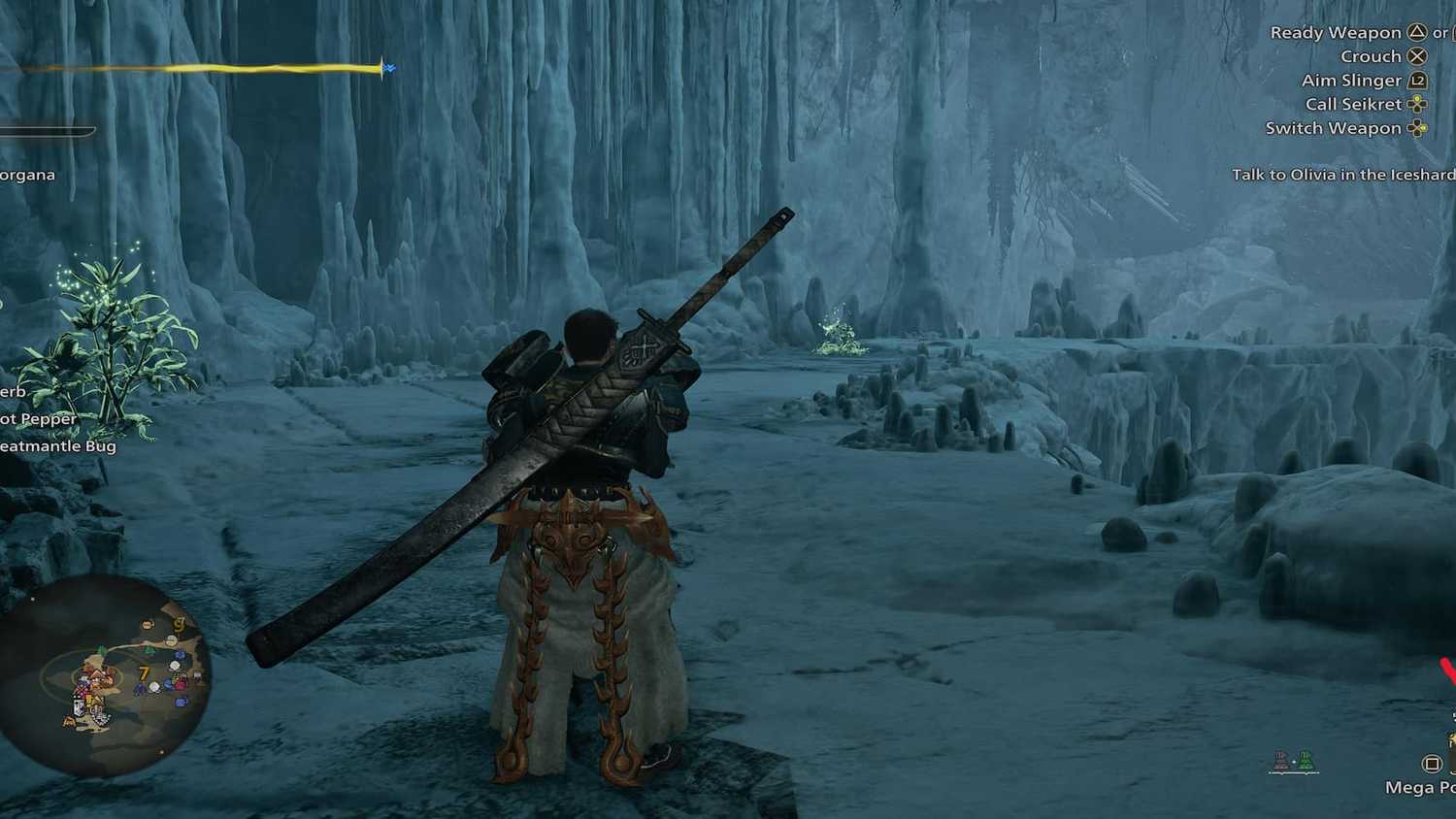The image size is (1456, 819).
Task: Expand the minimap in the bottom-left corner
Action: (107, 679)
